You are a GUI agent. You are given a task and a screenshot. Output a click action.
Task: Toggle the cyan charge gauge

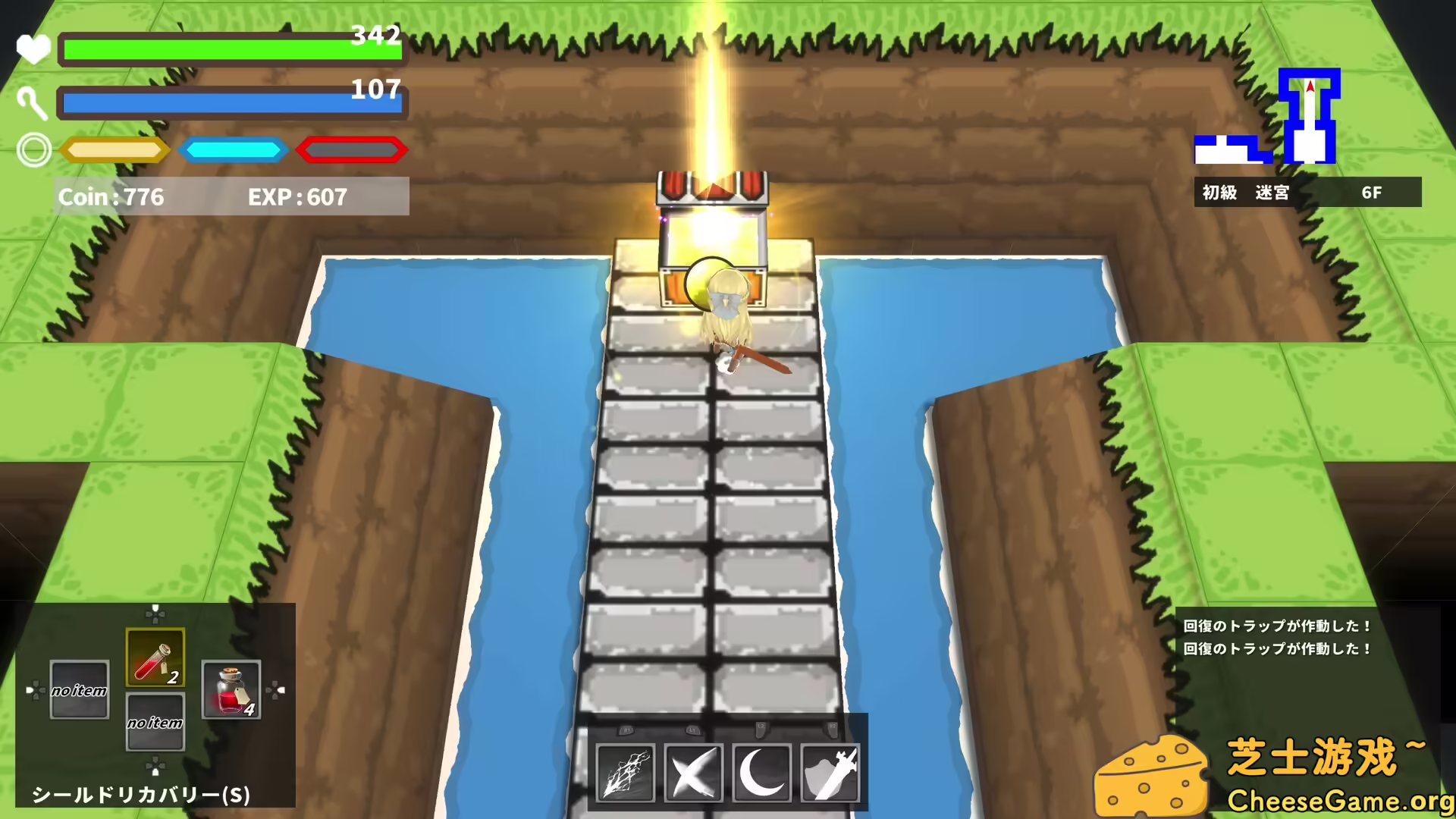tap(233, 149)
